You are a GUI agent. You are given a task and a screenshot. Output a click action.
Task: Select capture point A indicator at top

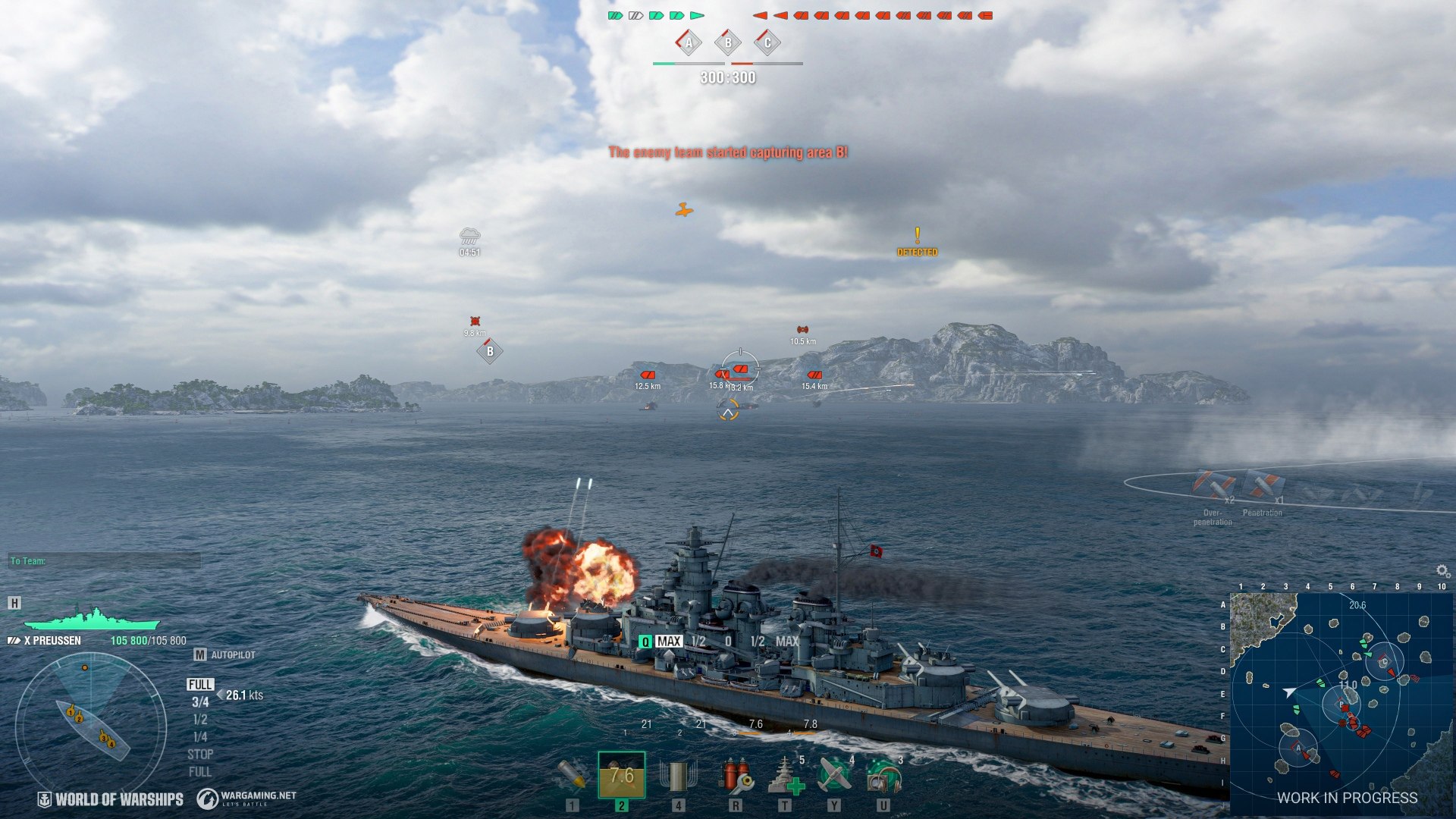coord(689,42)
